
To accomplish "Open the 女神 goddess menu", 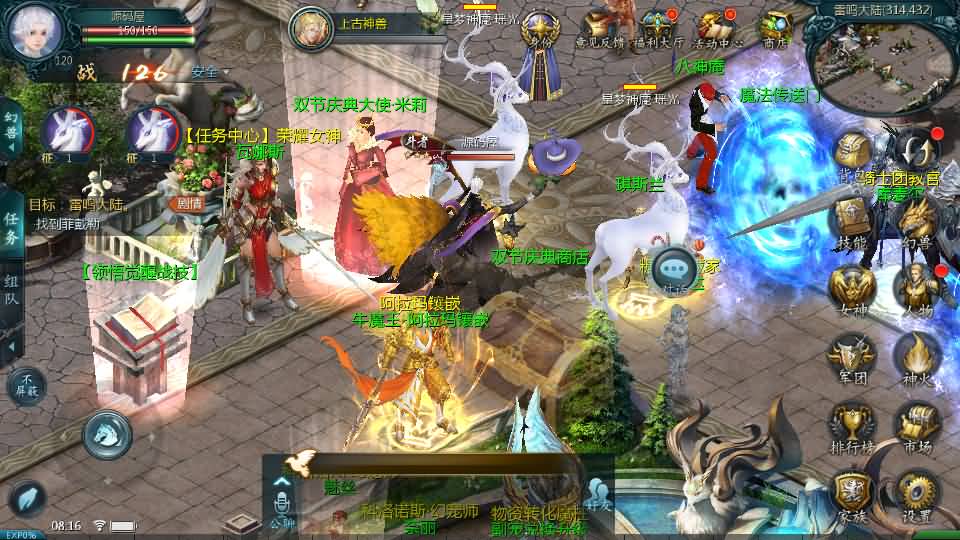I will (x=852, y=290).
